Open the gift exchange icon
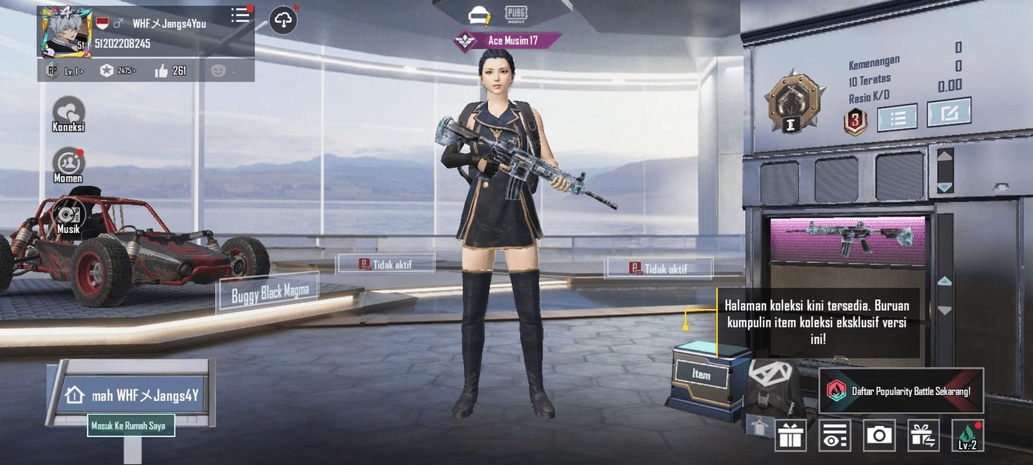Screen dimensions: 1033x465 tap(923, 436)
